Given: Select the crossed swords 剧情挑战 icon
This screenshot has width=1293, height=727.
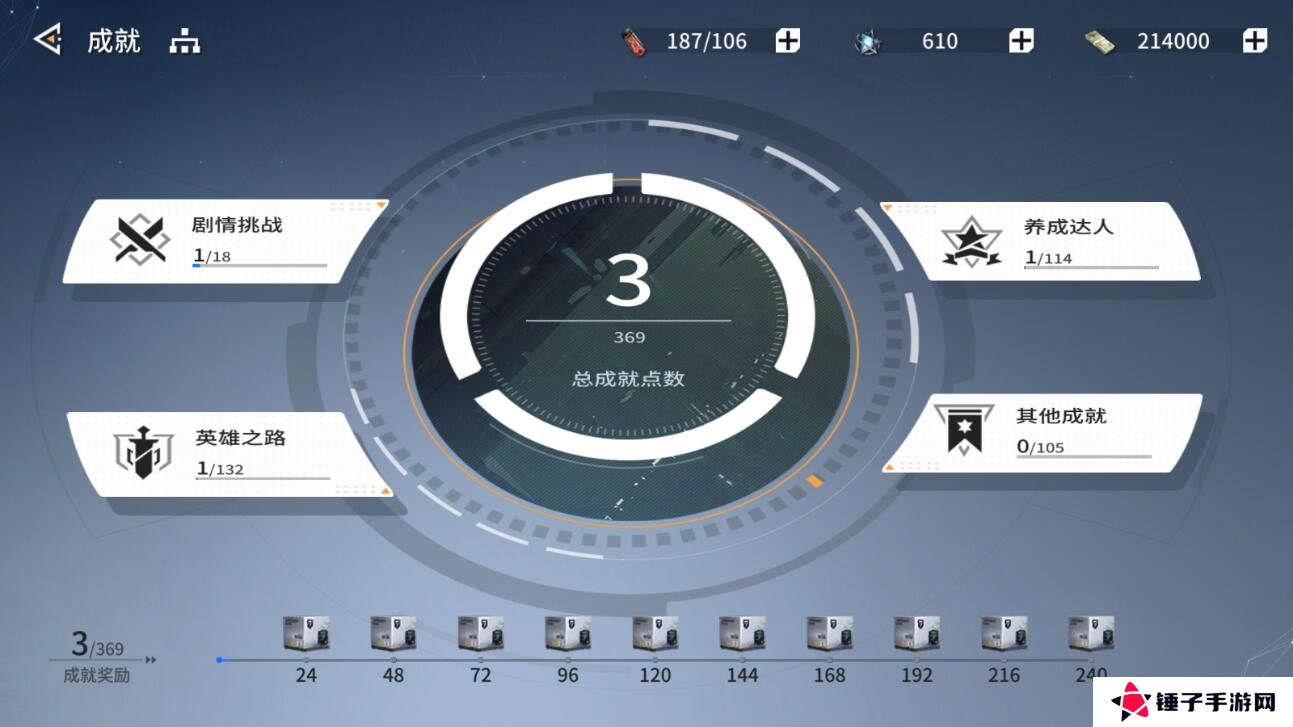Looking at the screenshot, I should [x=139, y=240].
